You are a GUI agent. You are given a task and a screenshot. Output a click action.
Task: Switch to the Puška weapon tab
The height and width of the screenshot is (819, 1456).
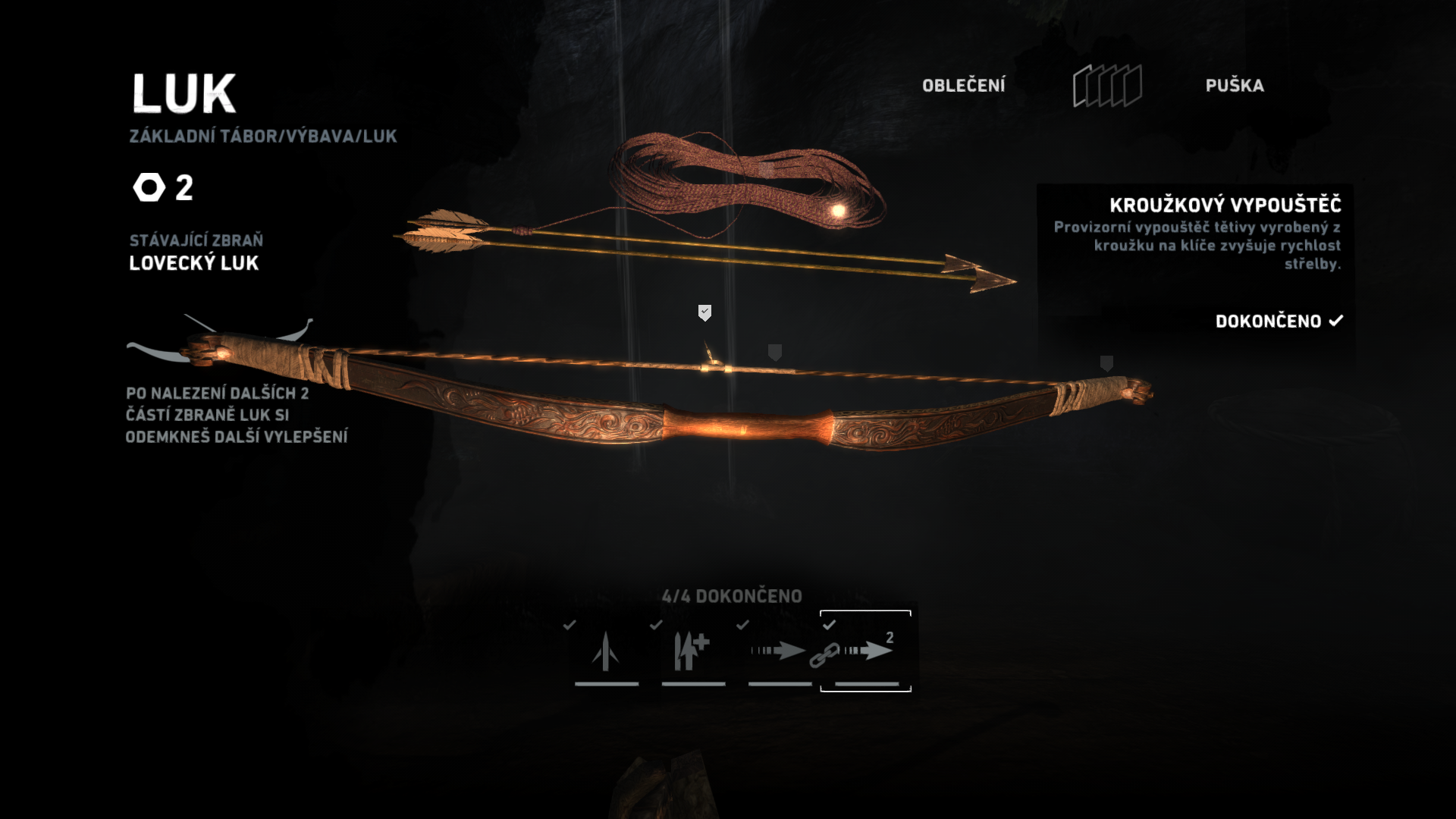point(1234,86)
